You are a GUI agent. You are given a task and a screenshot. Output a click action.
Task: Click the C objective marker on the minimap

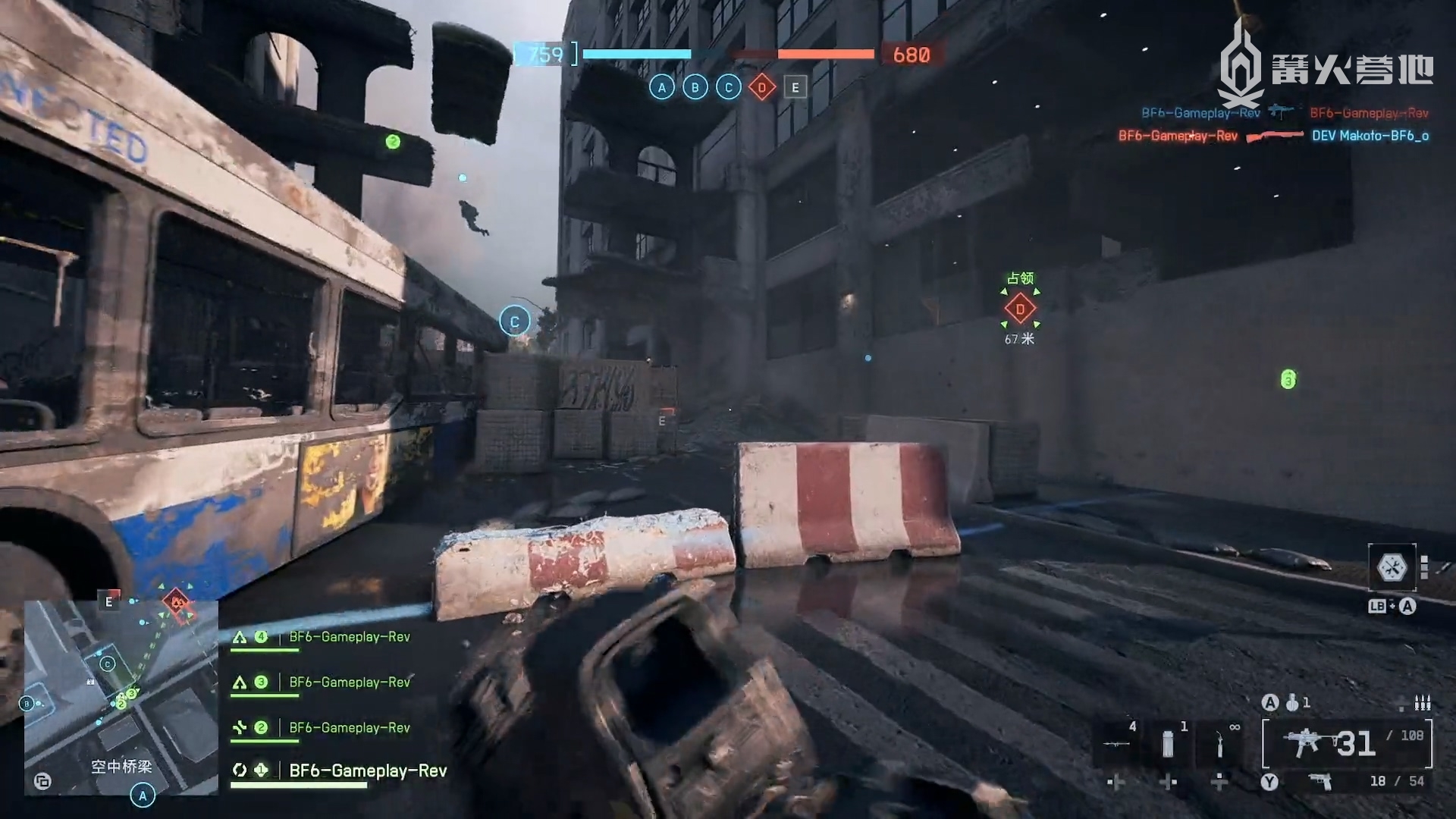coord(108,664)
